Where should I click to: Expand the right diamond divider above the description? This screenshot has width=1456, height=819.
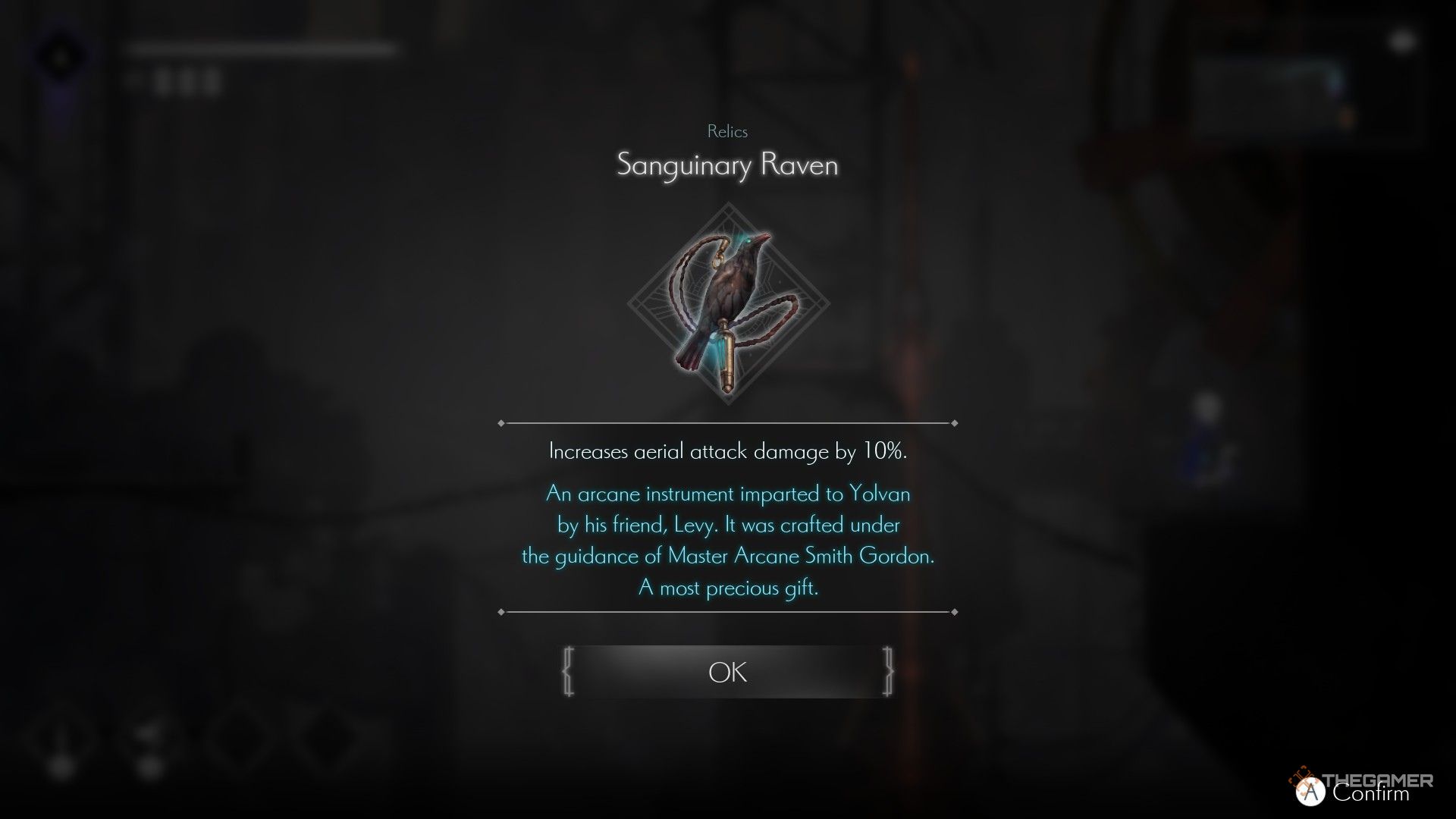pos(952,422)
